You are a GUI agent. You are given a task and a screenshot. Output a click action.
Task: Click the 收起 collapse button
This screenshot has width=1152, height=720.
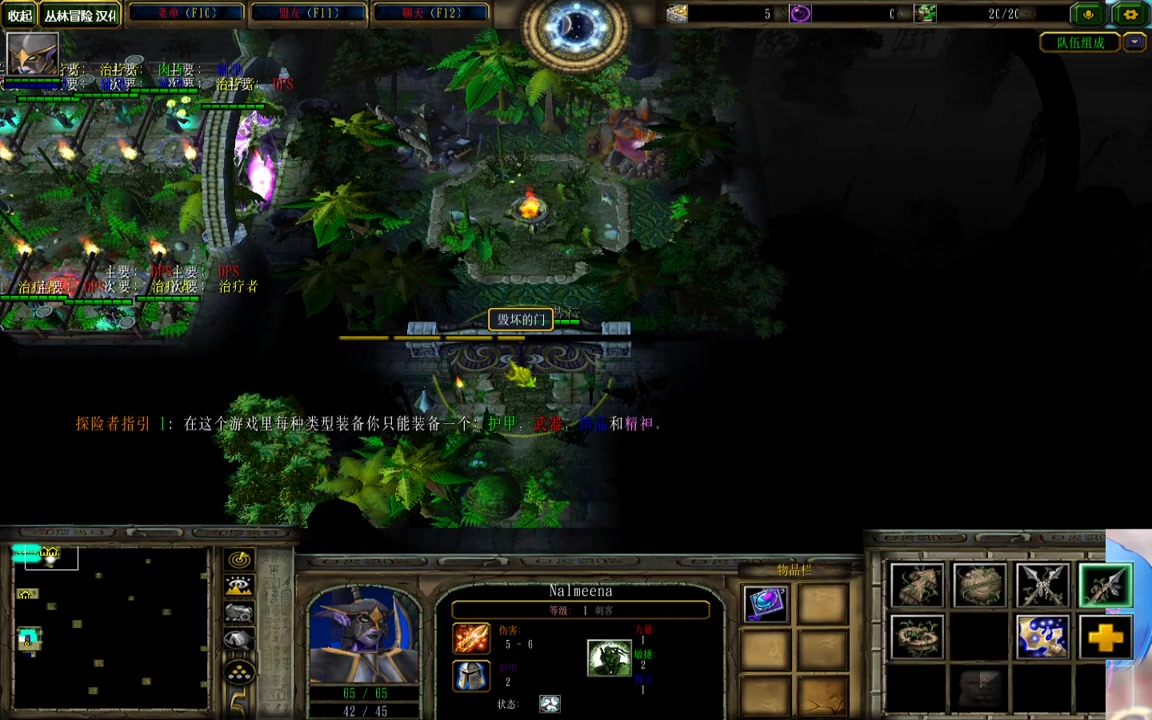tap(20, 15)
